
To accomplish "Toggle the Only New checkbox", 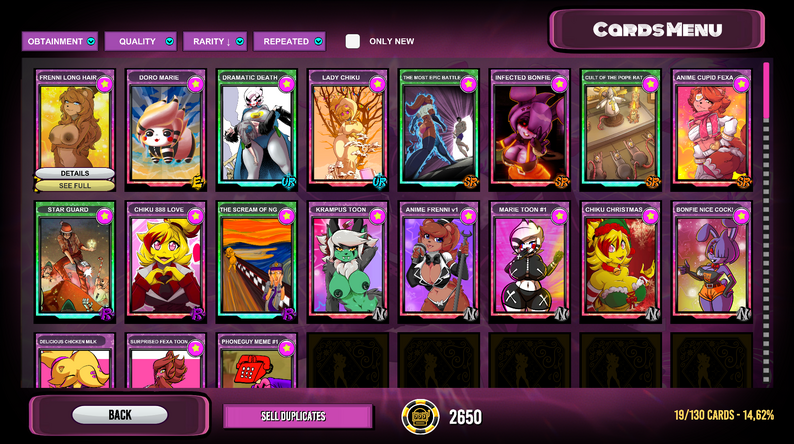I will 353,41.
